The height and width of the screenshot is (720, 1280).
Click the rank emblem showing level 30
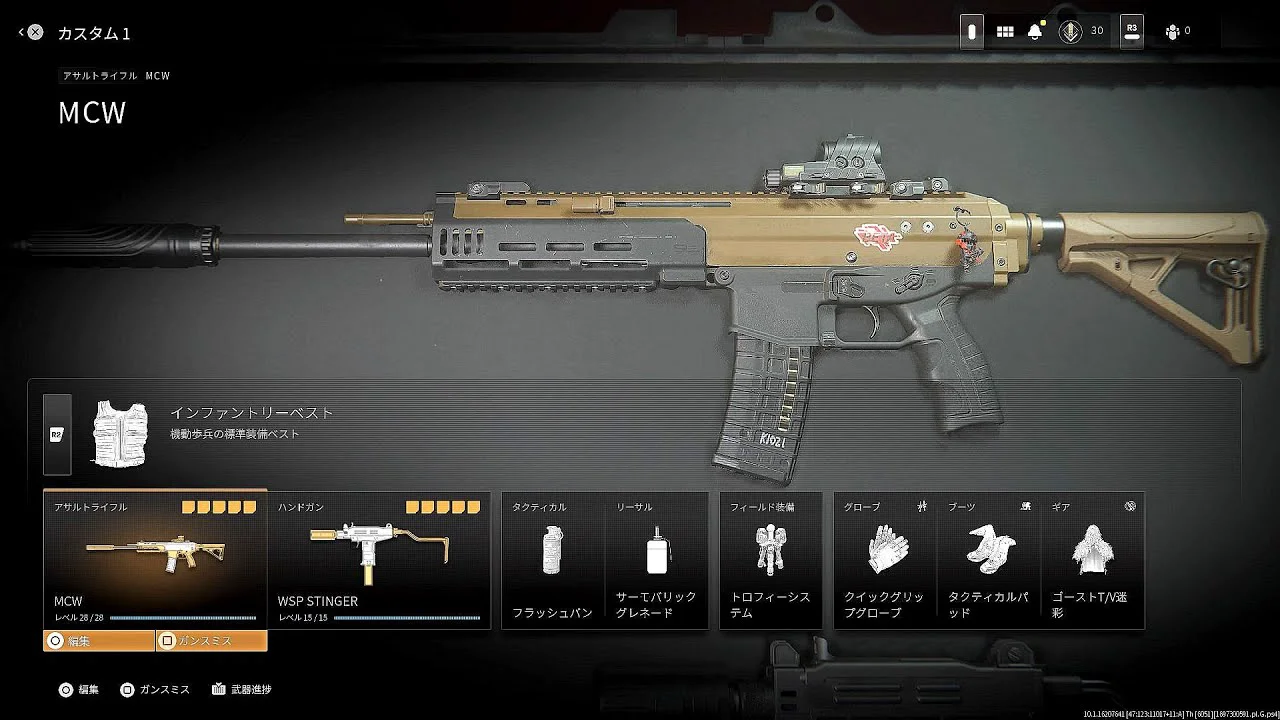(x=1070, y=32)
